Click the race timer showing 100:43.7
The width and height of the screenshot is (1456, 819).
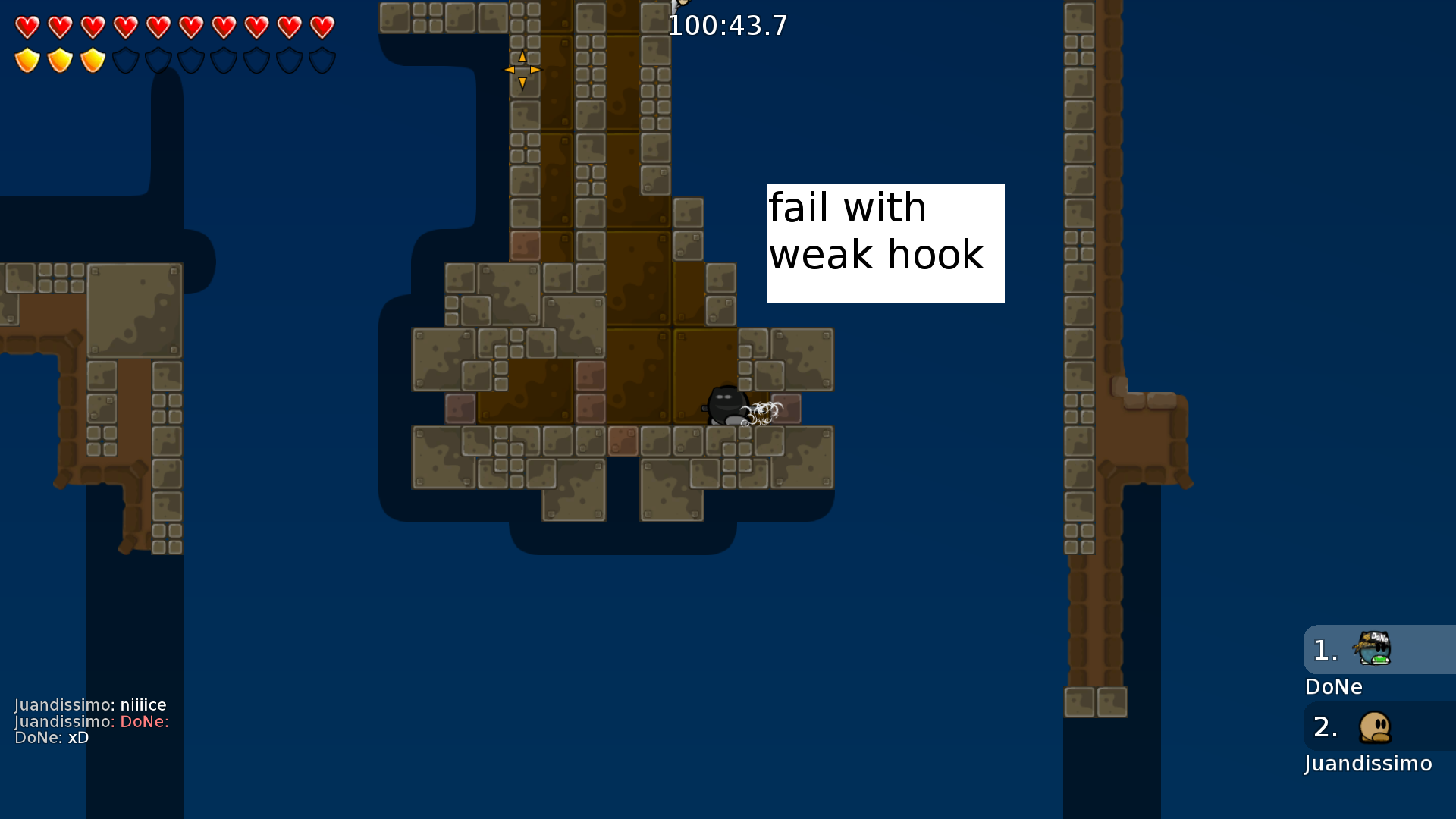[x=728, y=25]
